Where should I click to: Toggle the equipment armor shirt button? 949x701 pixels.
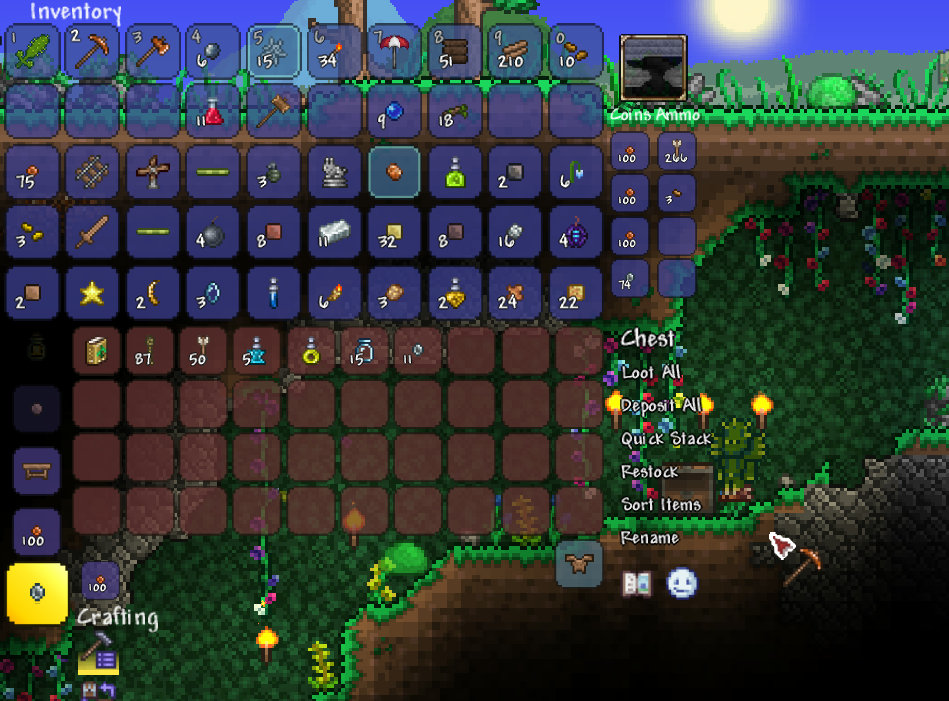(x=578, y=563)
